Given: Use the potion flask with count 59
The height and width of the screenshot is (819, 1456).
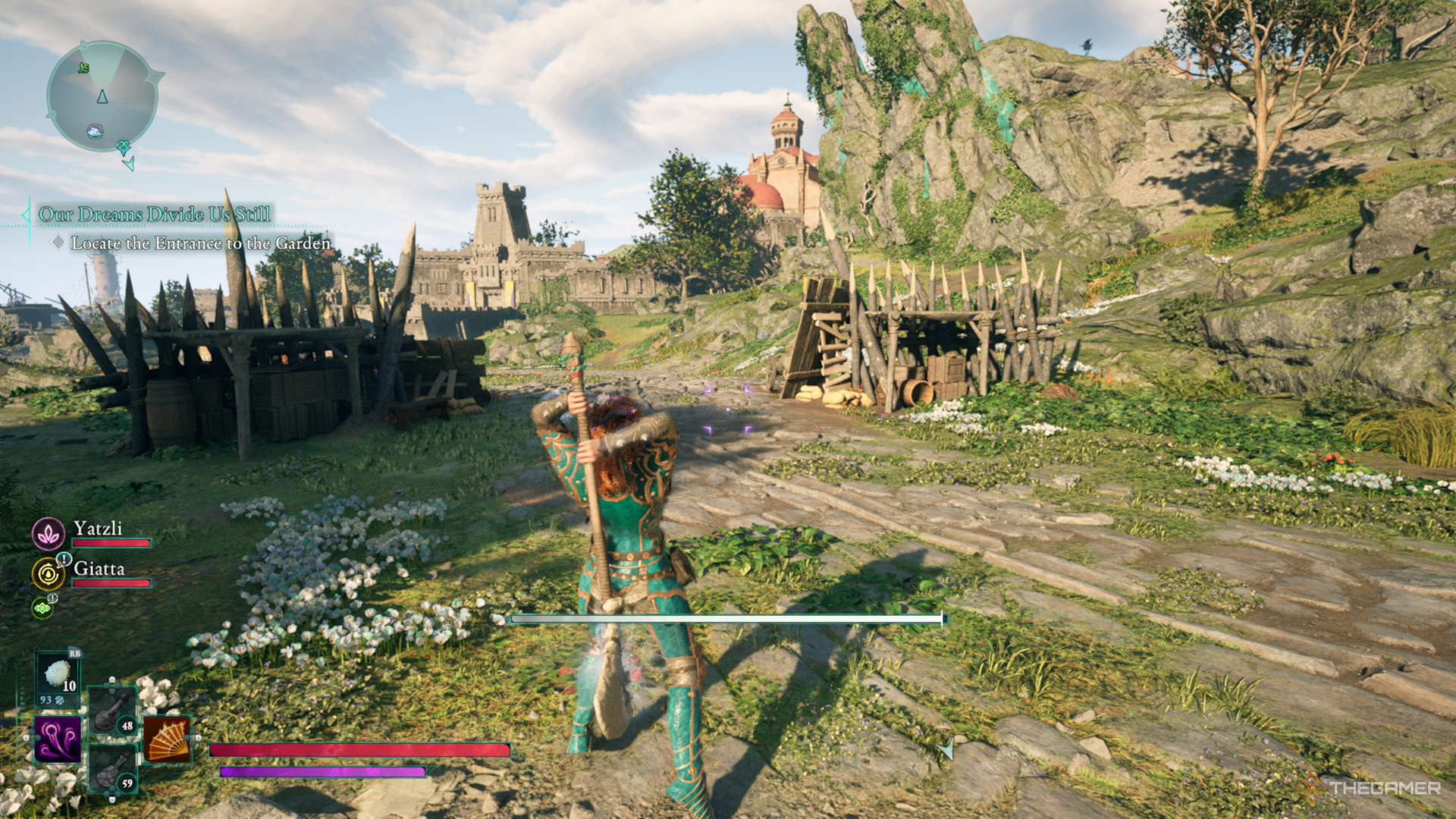Looking at the screenshot, I should [112, 768].
